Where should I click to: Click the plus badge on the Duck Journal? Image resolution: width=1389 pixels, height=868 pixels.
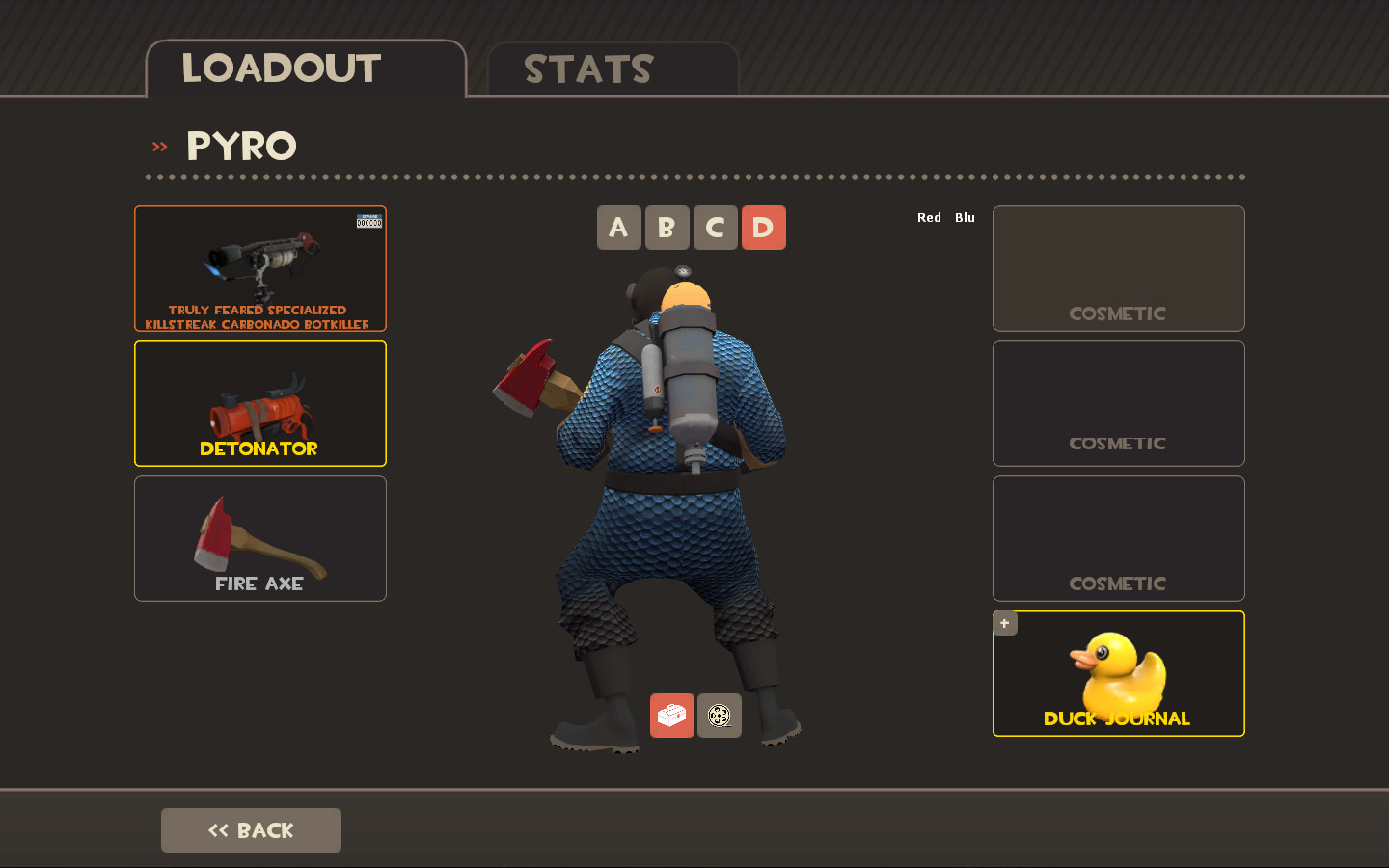point(1004,623)
